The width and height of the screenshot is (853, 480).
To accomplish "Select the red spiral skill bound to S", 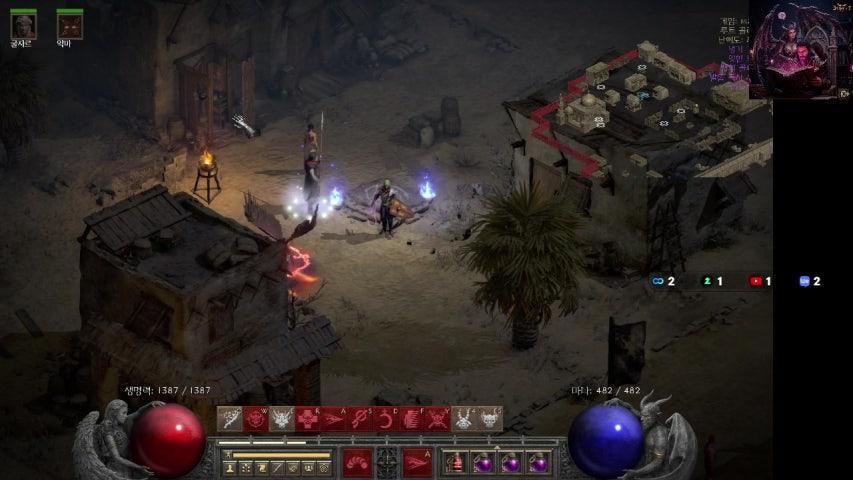I will point(360,419).
